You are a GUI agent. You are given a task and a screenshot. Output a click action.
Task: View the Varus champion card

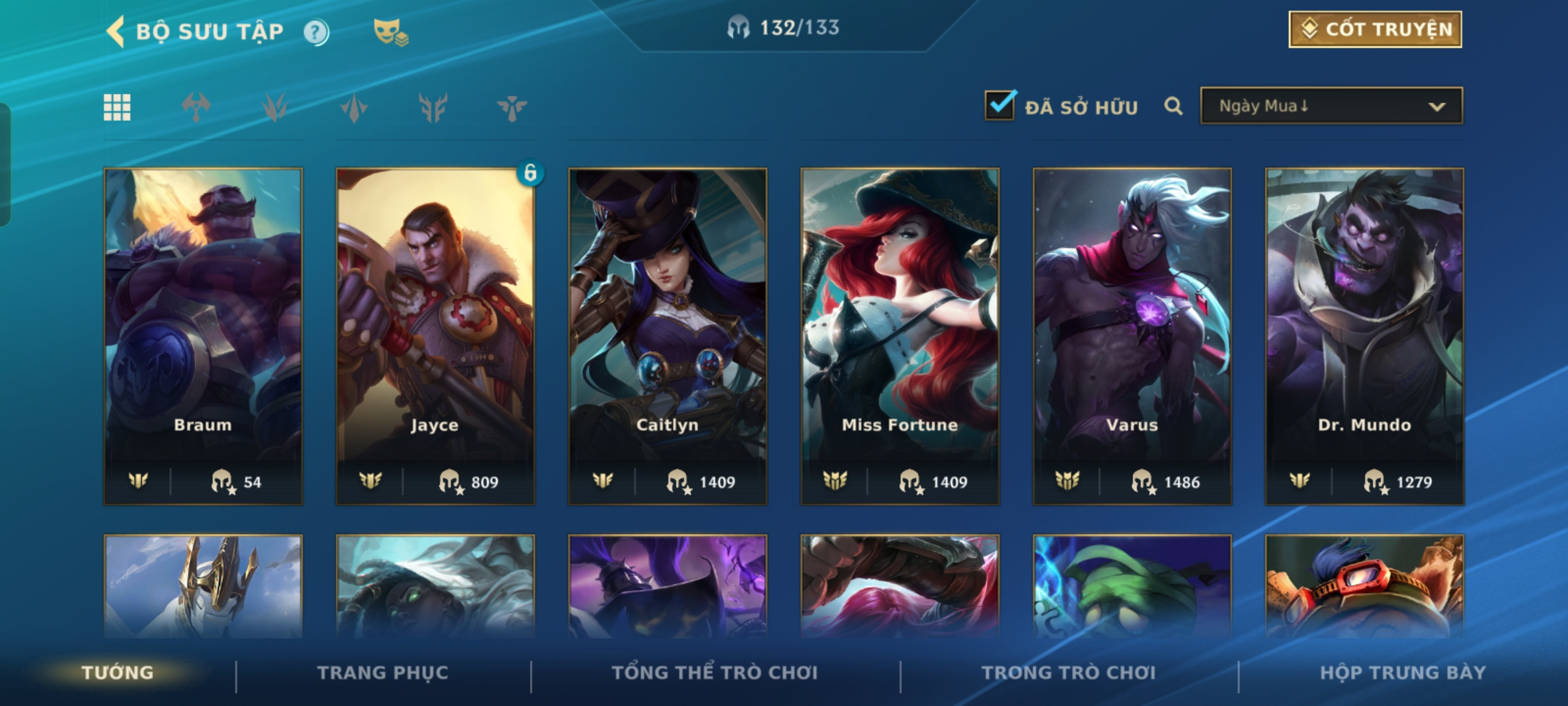(x=1132, y=336)
